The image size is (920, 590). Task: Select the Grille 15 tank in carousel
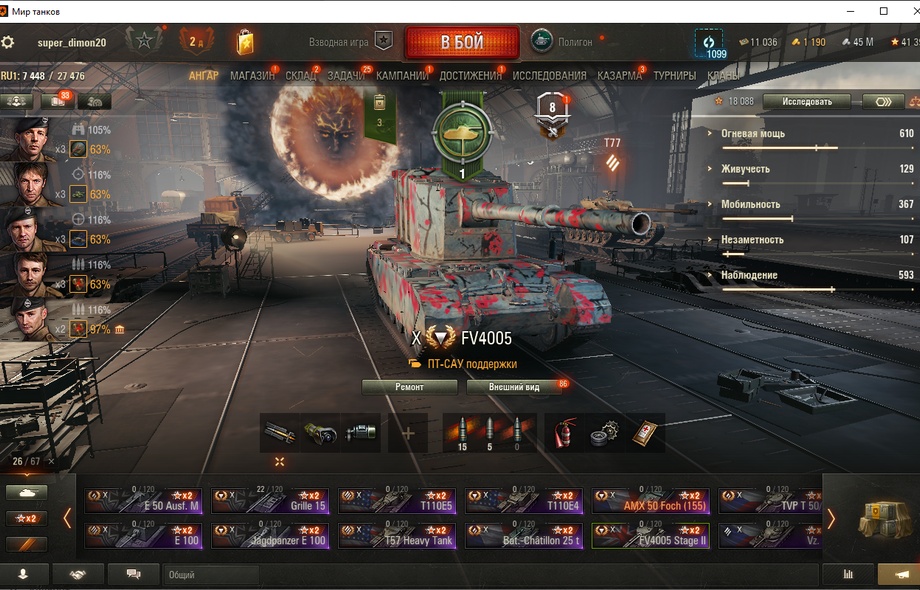coord(270,501)
